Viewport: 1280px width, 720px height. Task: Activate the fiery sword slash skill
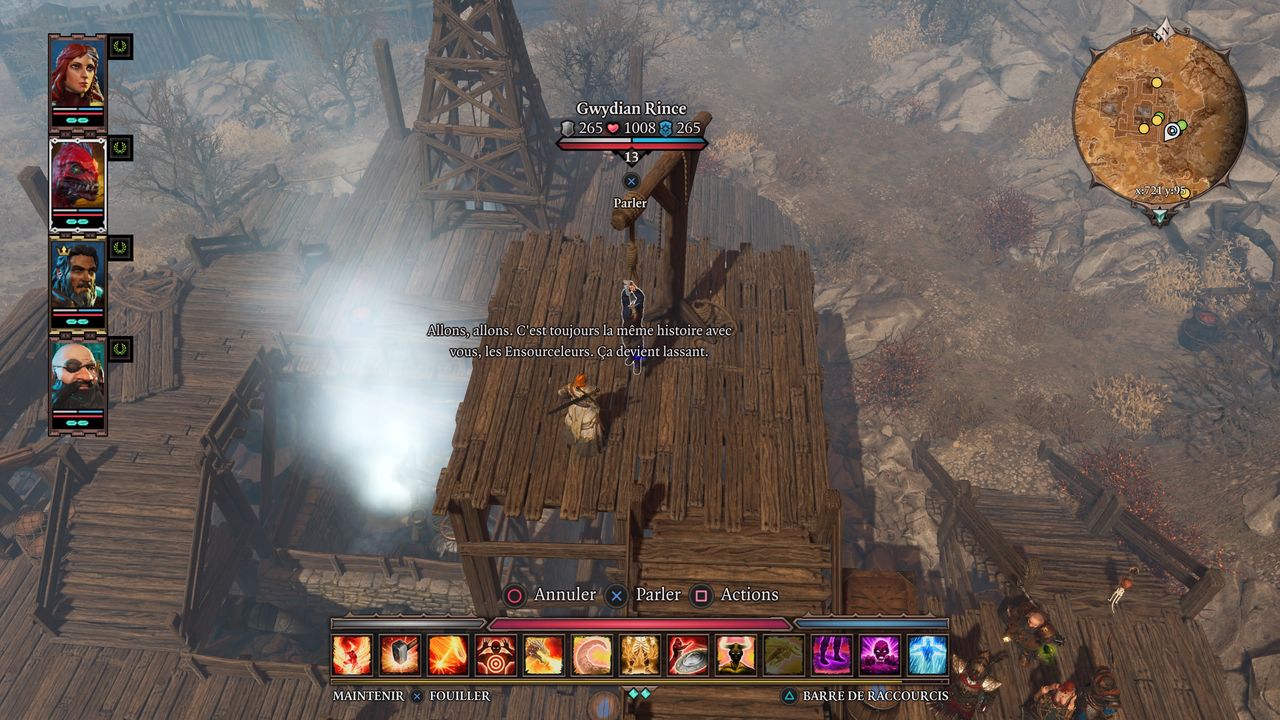448,655
